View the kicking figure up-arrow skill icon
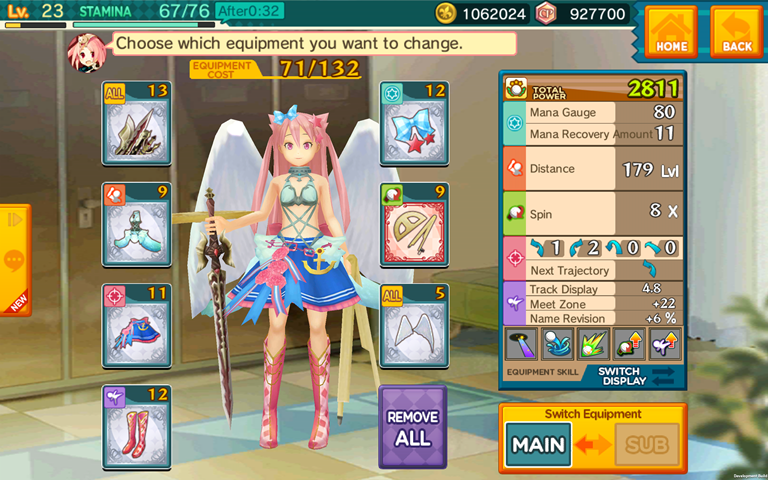Screen dimensions: 768x480 coord(664,344)
